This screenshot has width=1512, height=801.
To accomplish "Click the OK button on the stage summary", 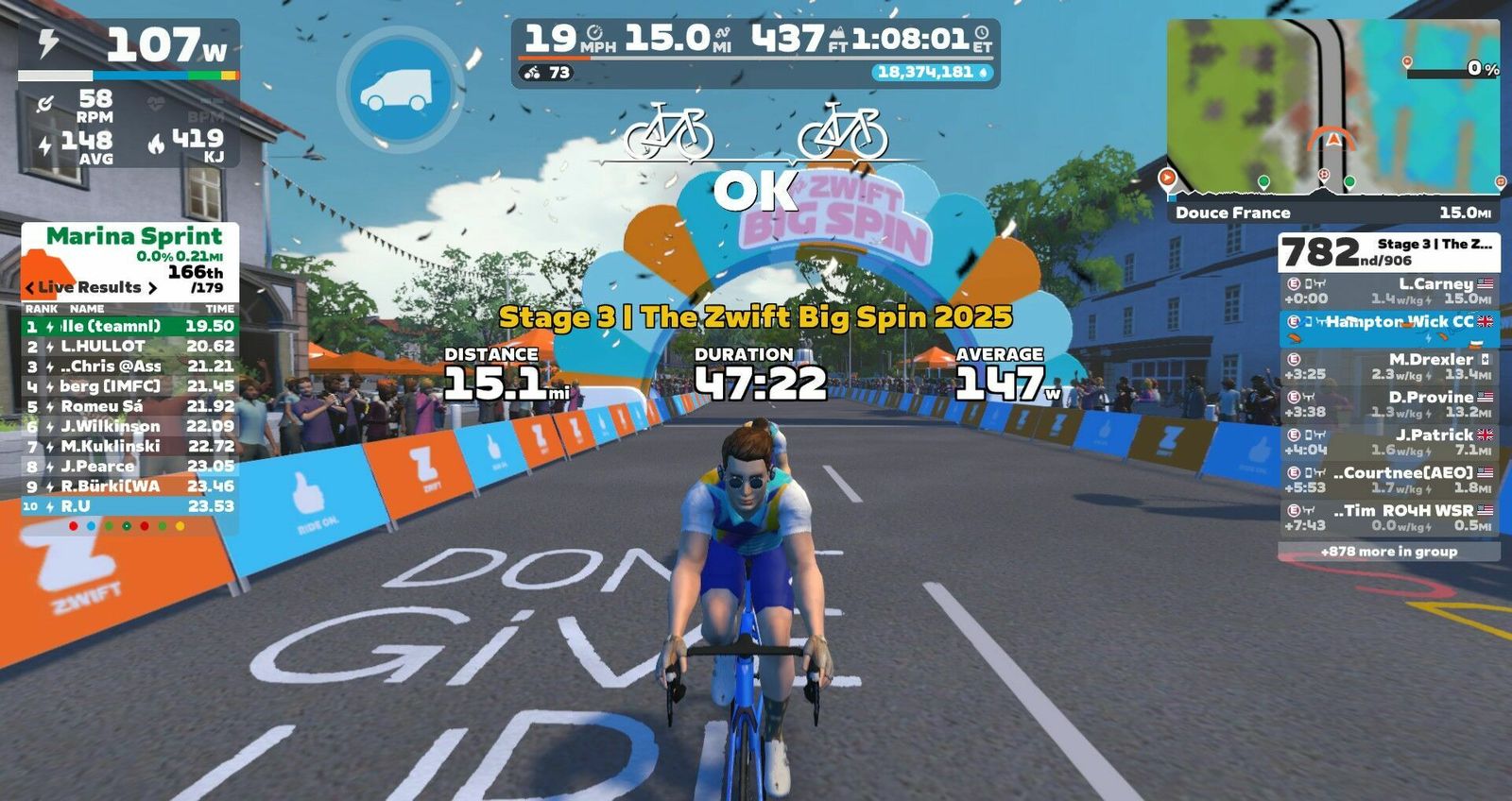I will coord(755,192).
